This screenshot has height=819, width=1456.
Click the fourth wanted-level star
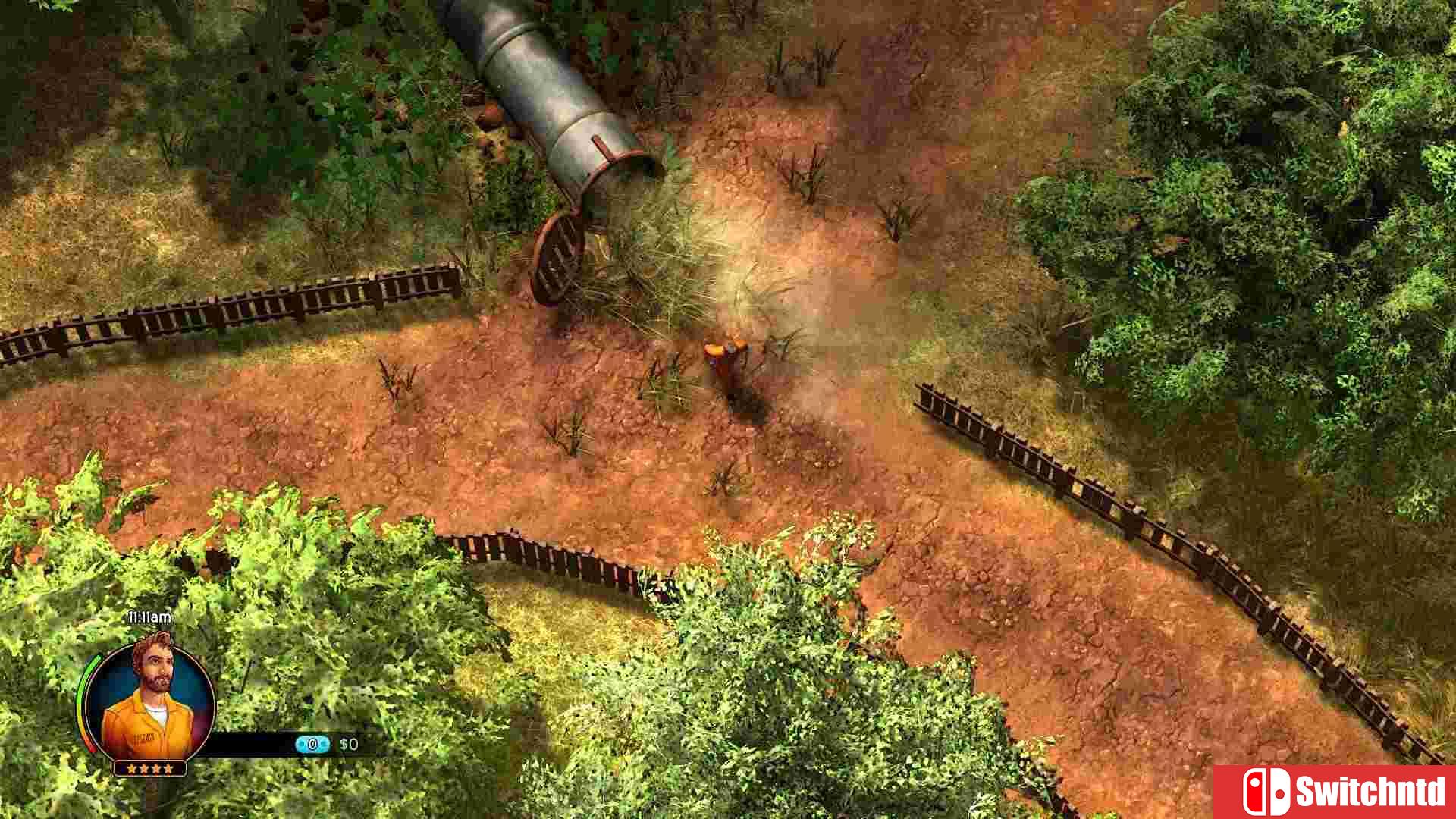tap(170, 768)
